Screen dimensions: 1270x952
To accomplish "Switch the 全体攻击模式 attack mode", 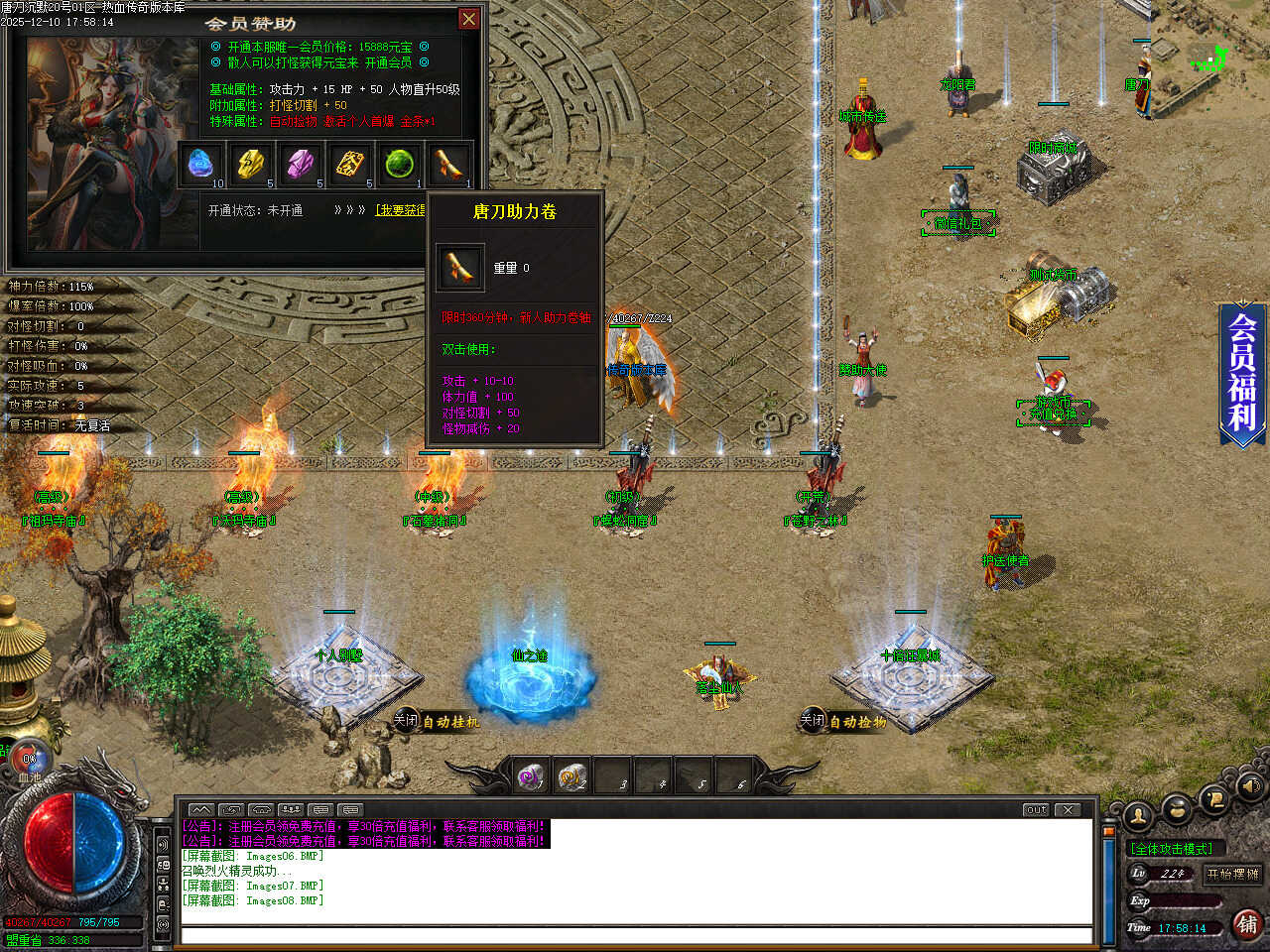I will coord(1172,849).
